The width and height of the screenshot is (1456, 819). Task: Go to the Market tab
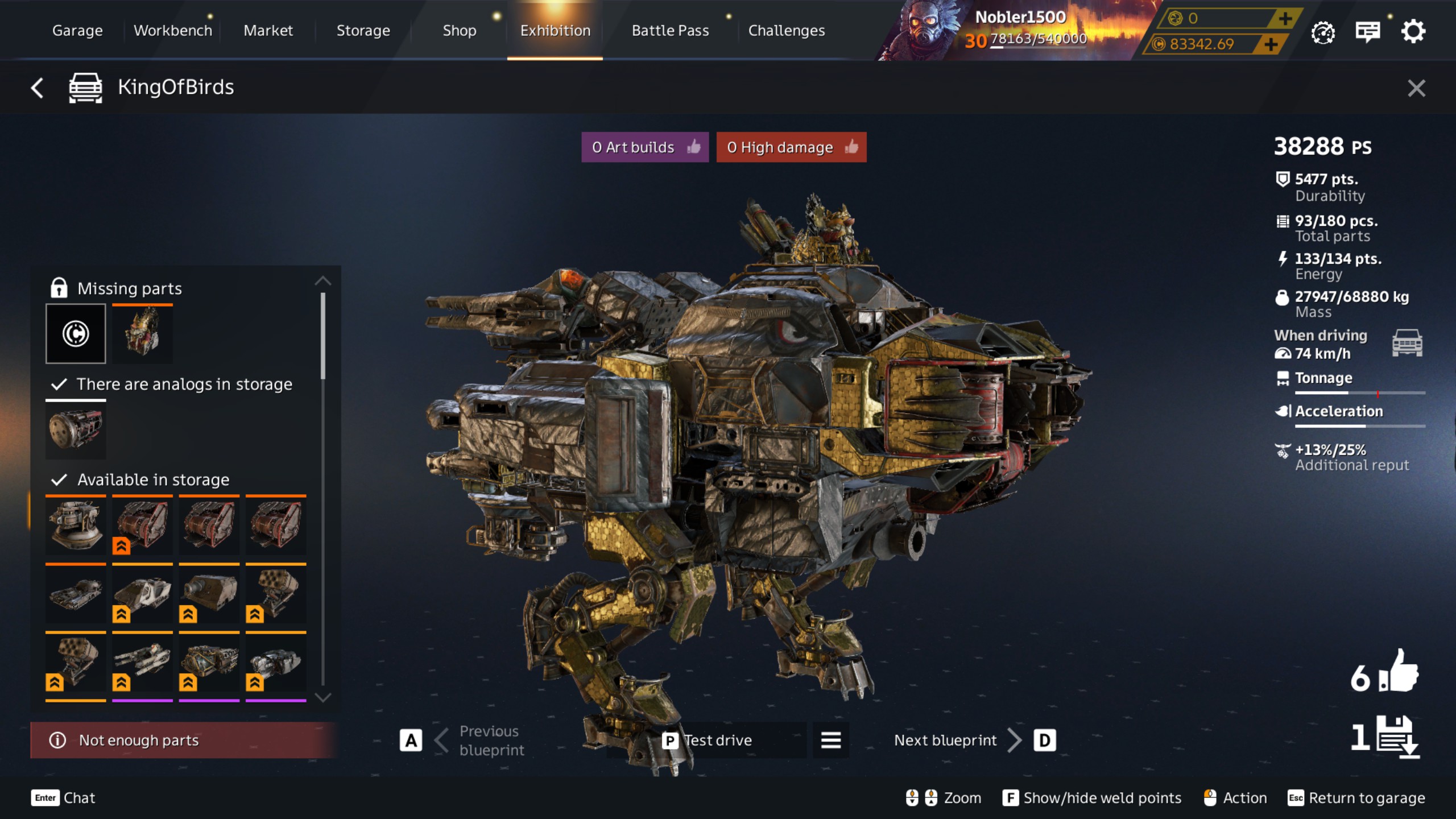(x=268, y=31)
